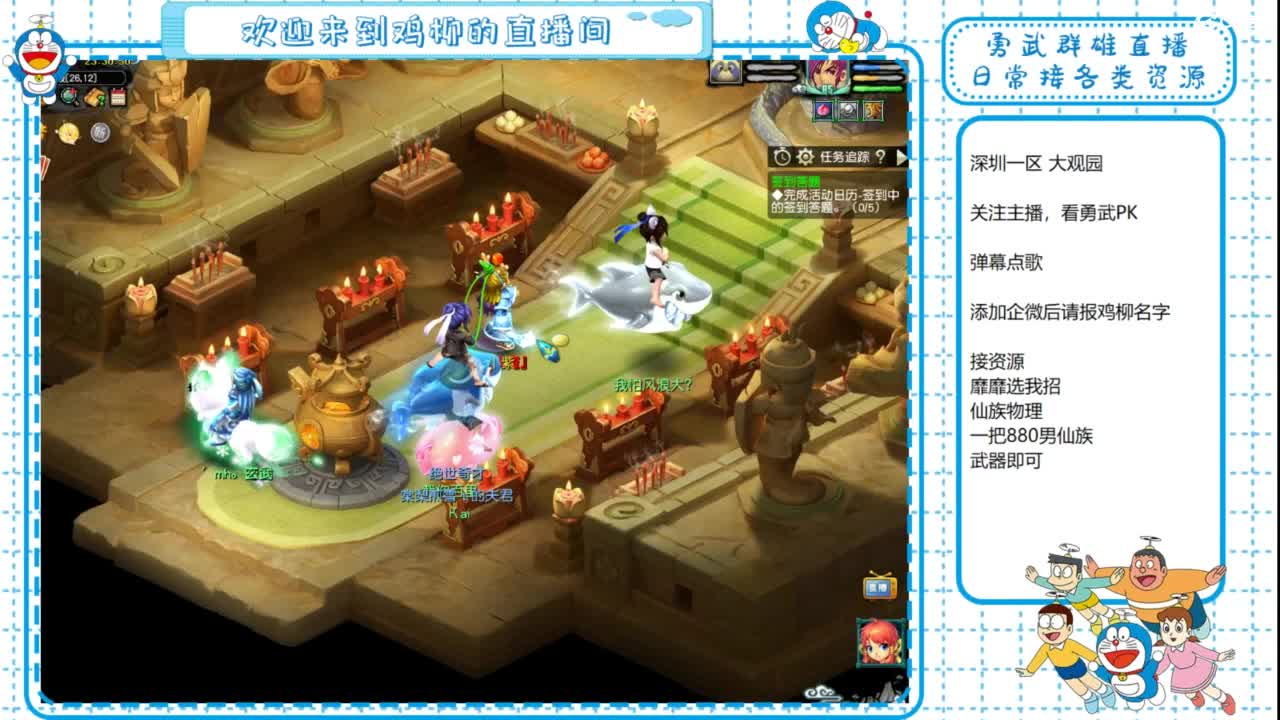Image resolution: width=1280 pixels, height=720 pixels.
Task: Click the blue HP bar of the character
Action: coord(876,66)
